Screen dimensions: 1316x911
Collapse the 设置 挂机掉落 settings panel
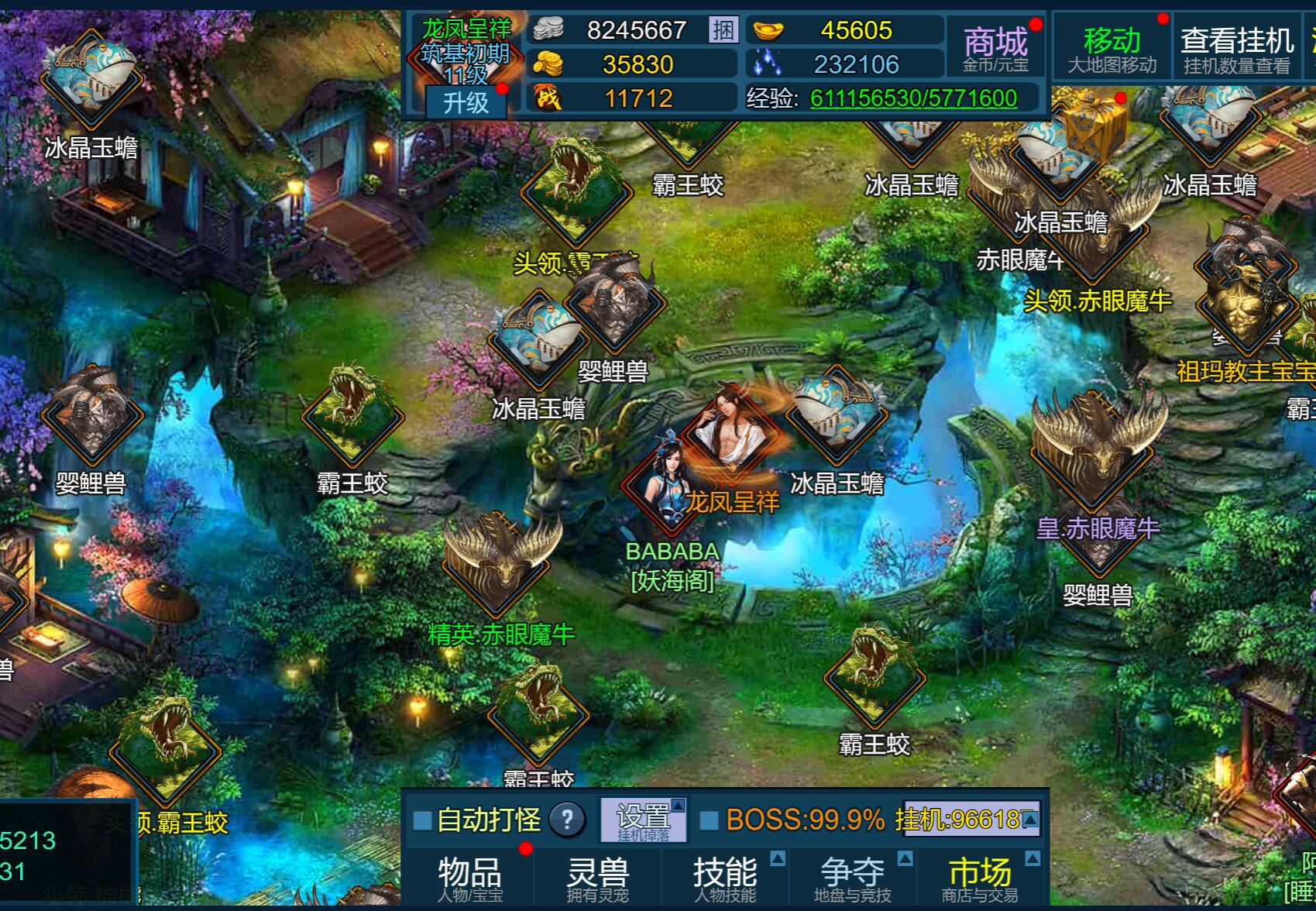click(679, 806)
